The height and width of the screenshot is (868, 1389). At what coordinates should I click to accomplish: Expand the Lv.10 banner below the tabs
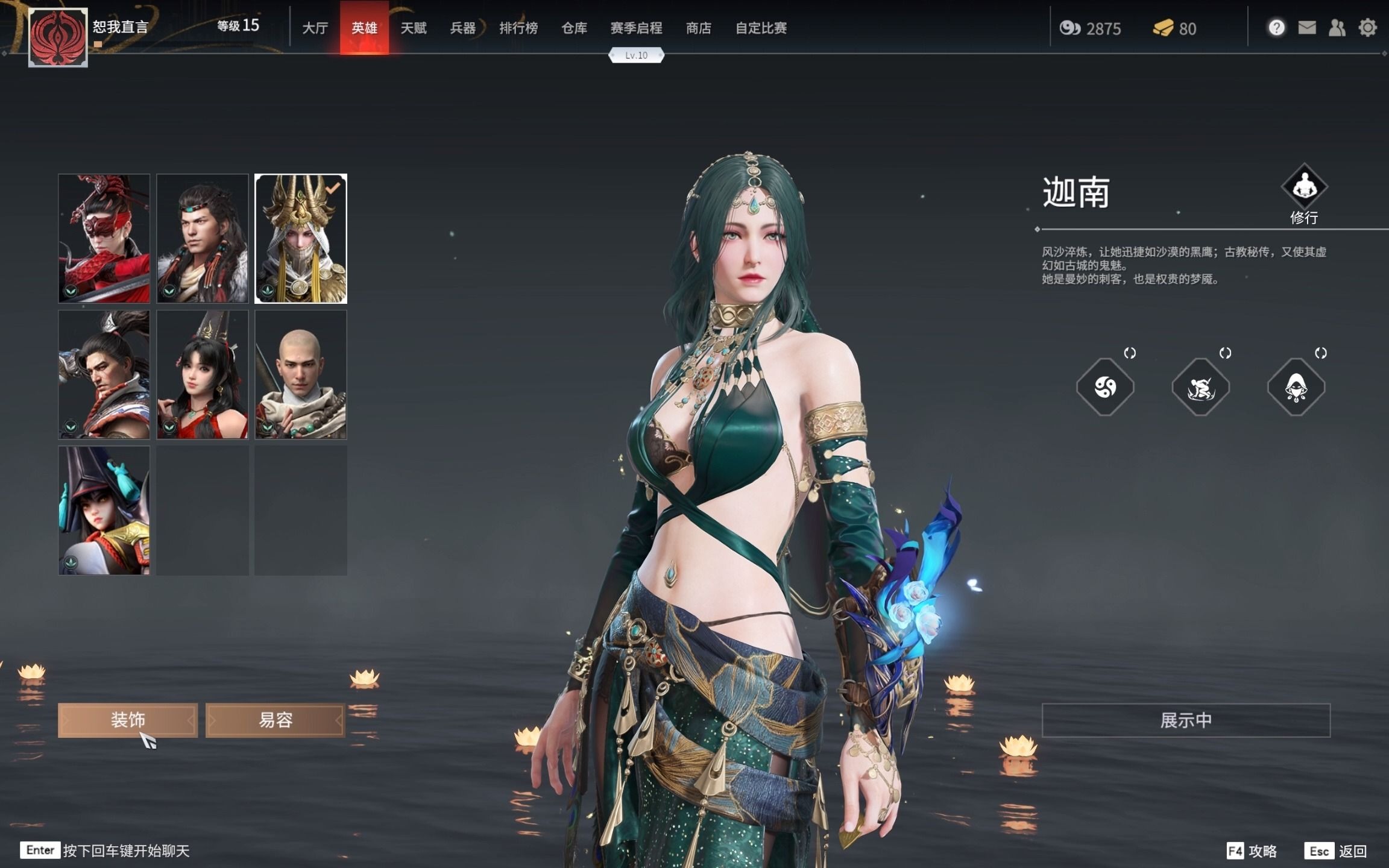click(x=637, y=55)
